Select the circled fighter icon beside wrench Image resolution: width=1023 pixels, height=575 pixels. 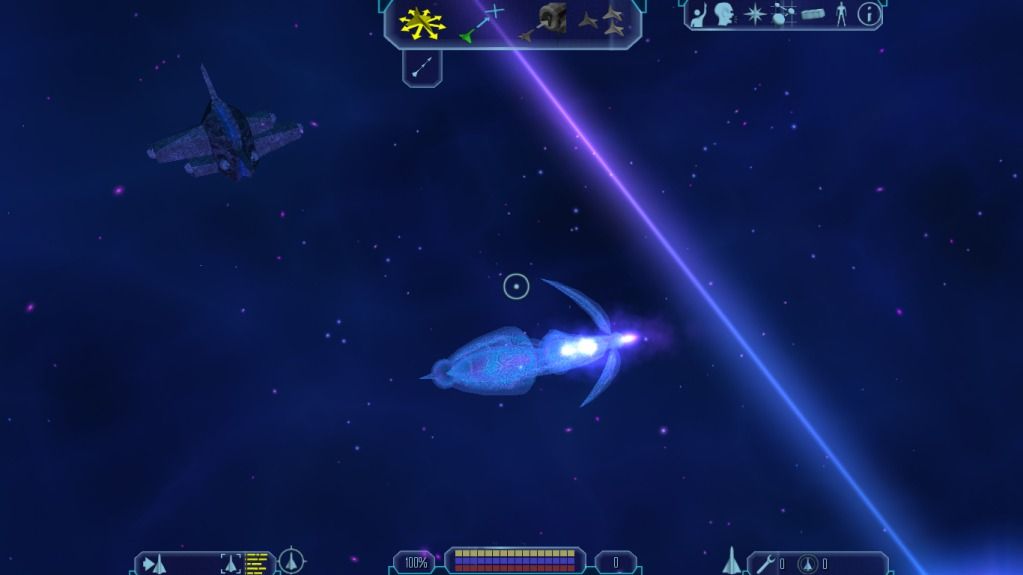tap(807, 564)
